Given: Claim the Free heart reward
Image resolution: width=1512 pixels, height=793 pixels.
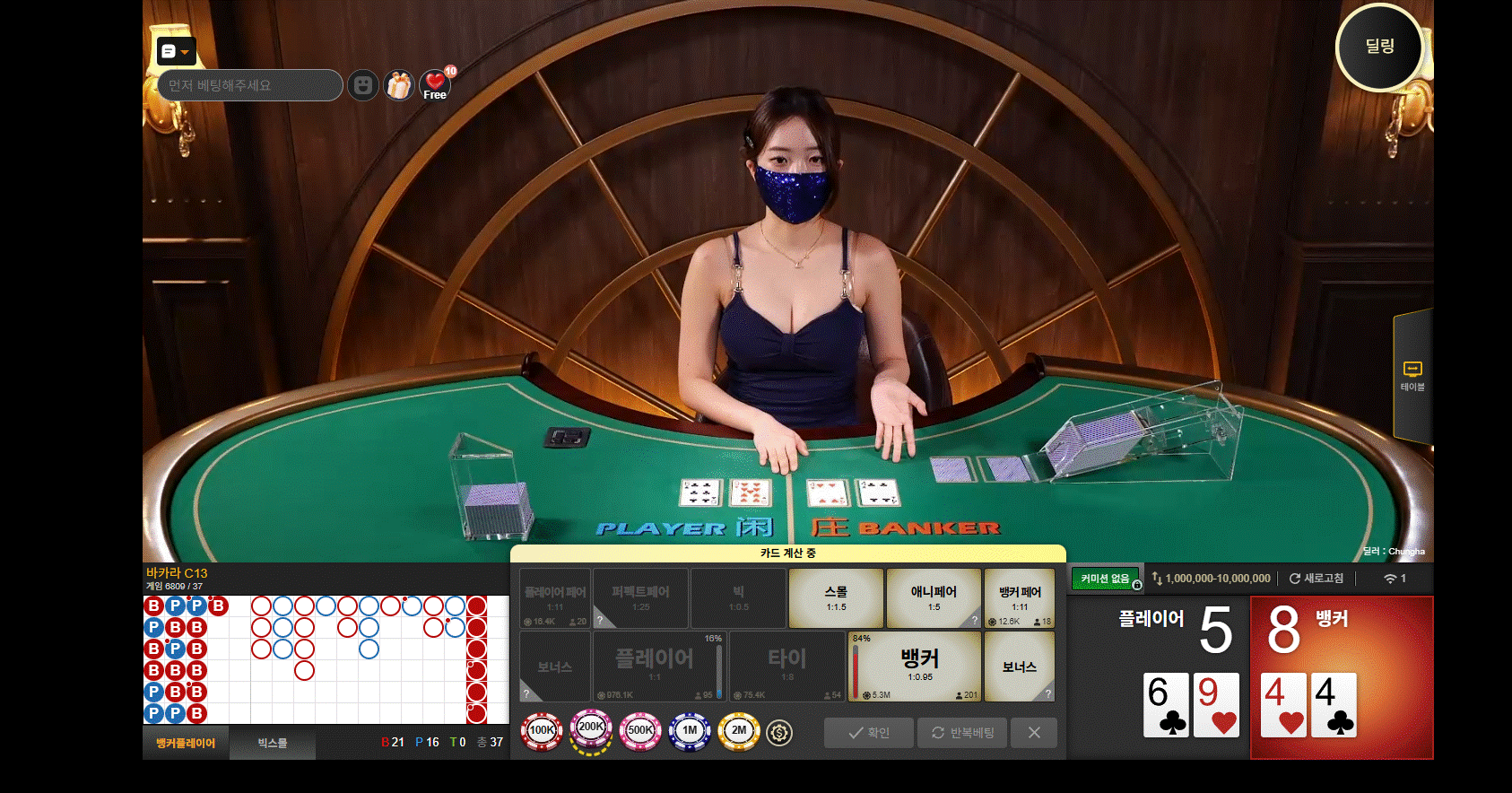Looking at the screenshot, I should point(435,85).
